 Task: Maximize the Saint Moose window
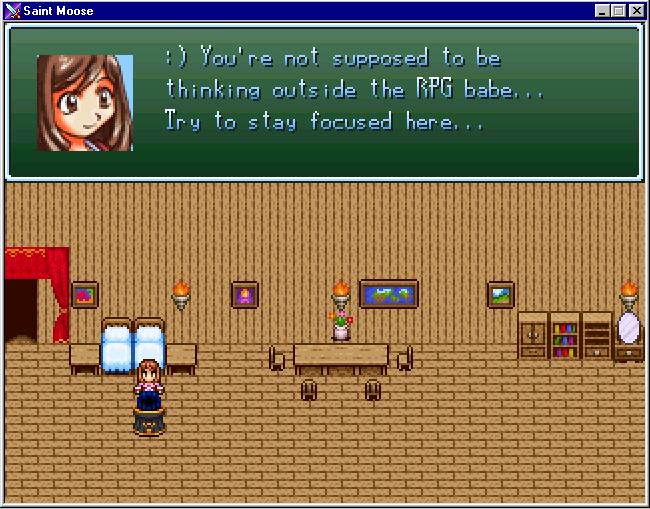pyautogui.click(x=618, y=10)
